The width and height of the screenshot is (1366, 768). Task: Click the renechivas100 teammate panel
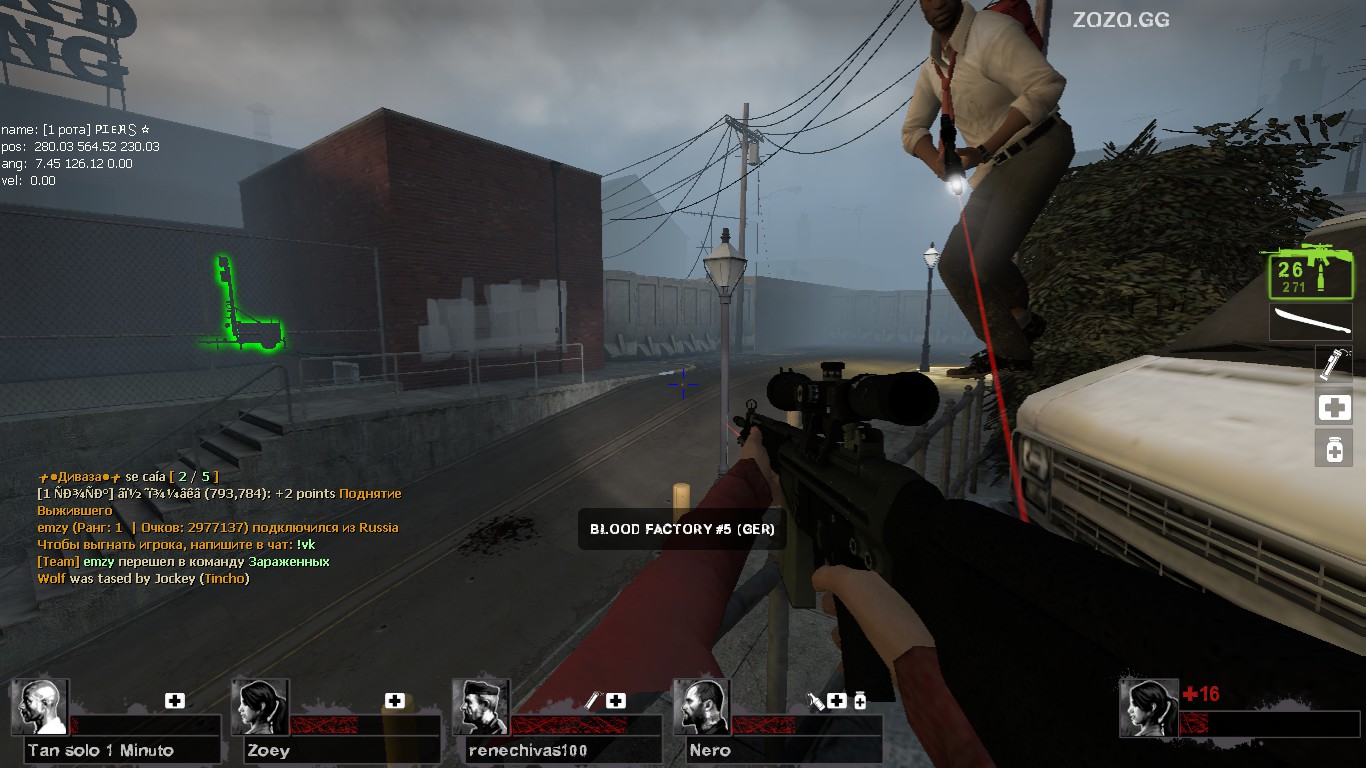pyautogui.click(x=557, y=722)
